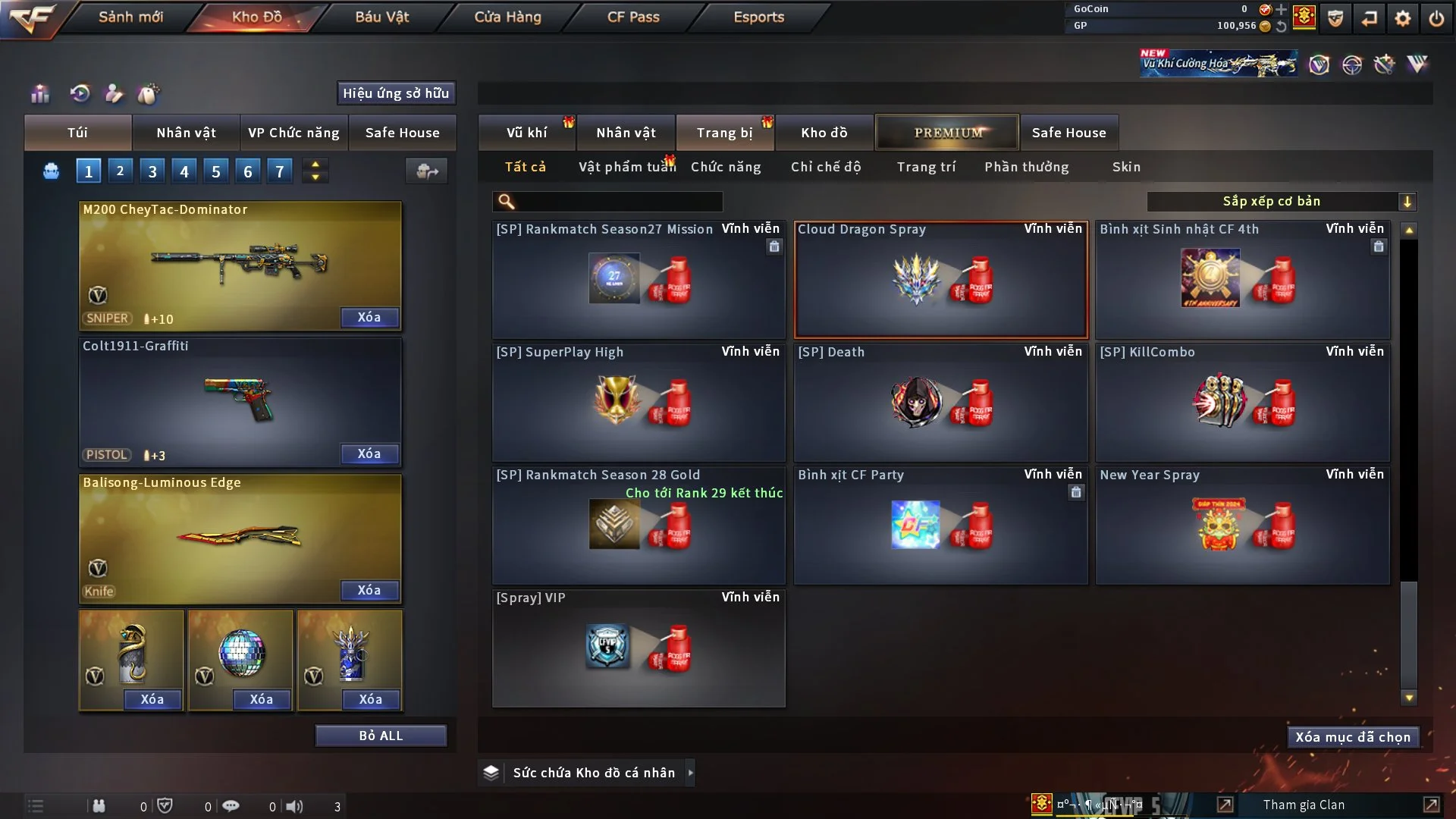Switch to the Vũ khí tab
This screenshot has width=1456, height=819.
(526, 133)
